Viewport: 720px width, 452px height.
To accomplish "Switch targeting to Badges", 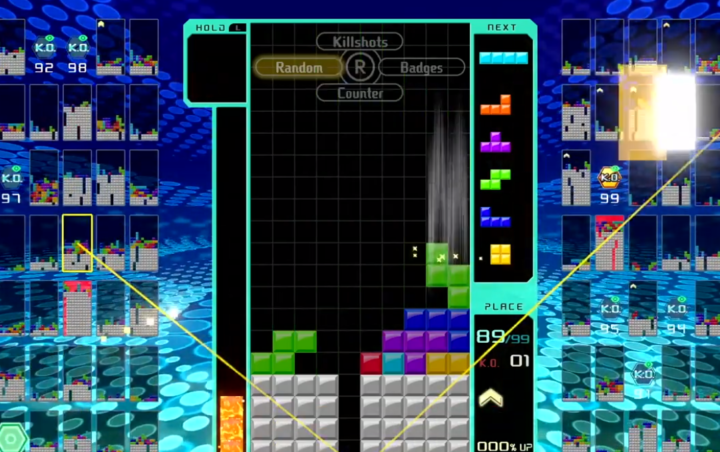I will pyautogui.click(x=421, y=68).
